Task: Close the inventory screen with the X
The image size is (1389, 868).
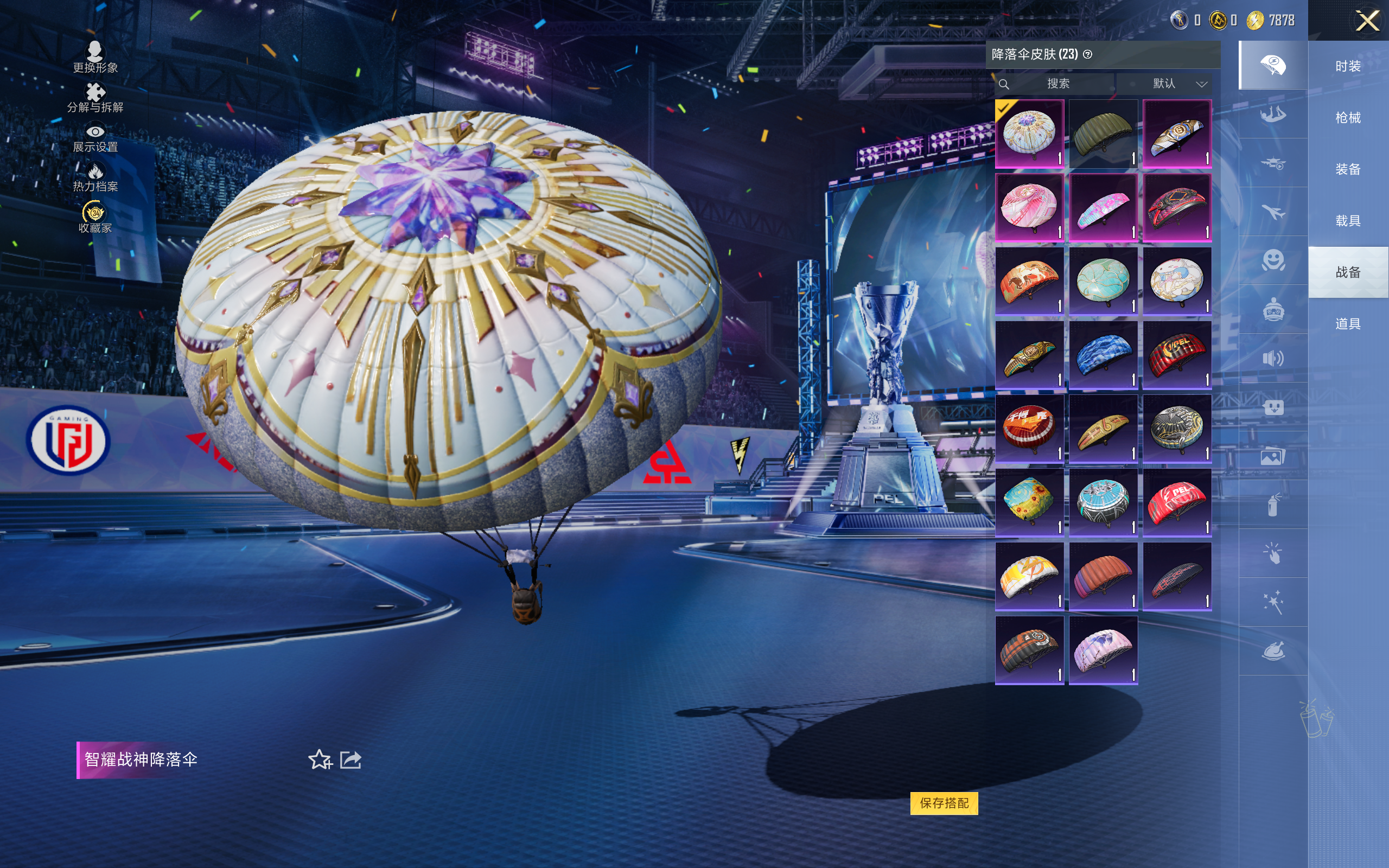Action: tap(1367, 21)
